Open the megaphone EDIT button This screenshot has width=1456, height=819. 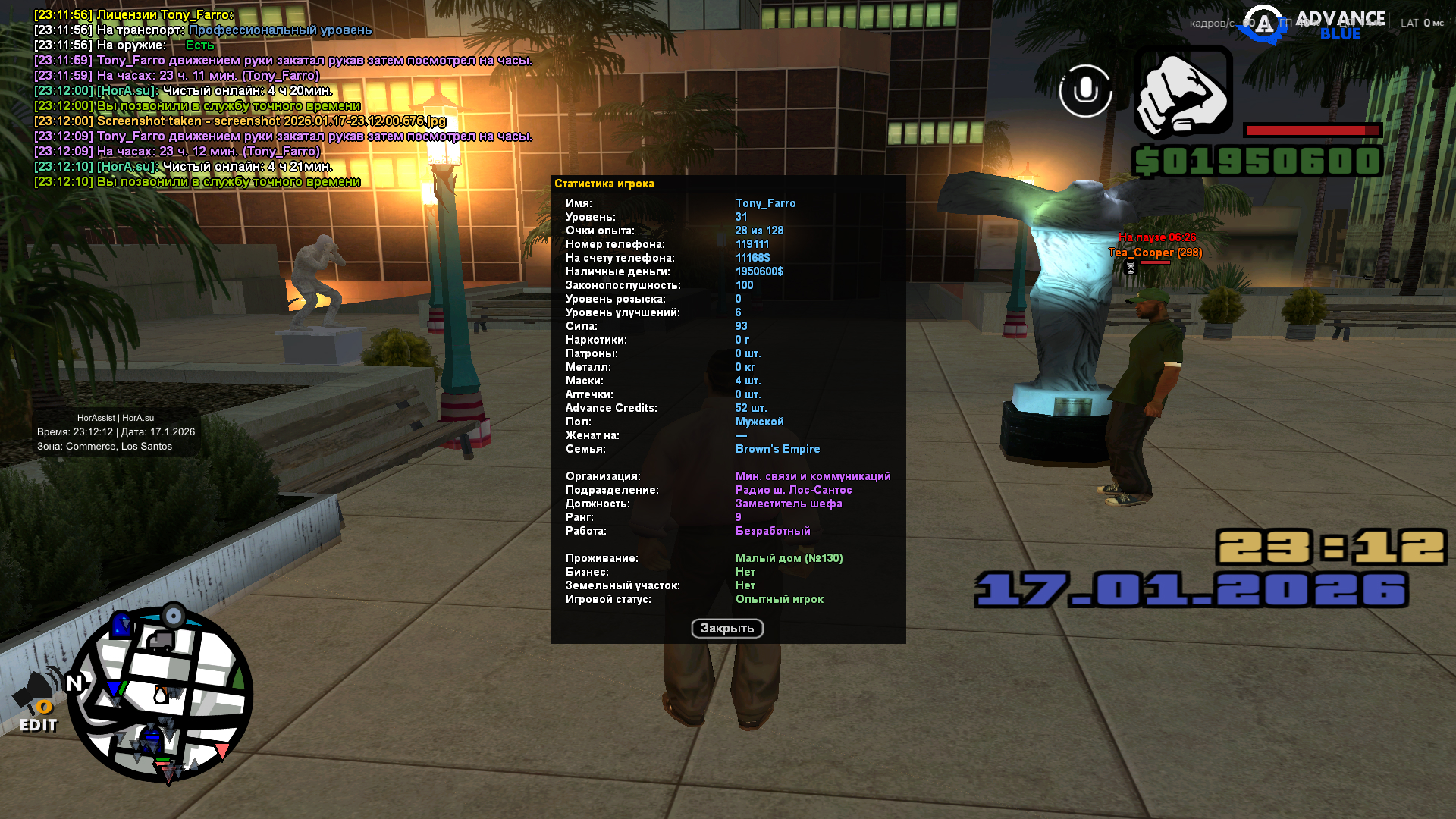coord(36,704)
